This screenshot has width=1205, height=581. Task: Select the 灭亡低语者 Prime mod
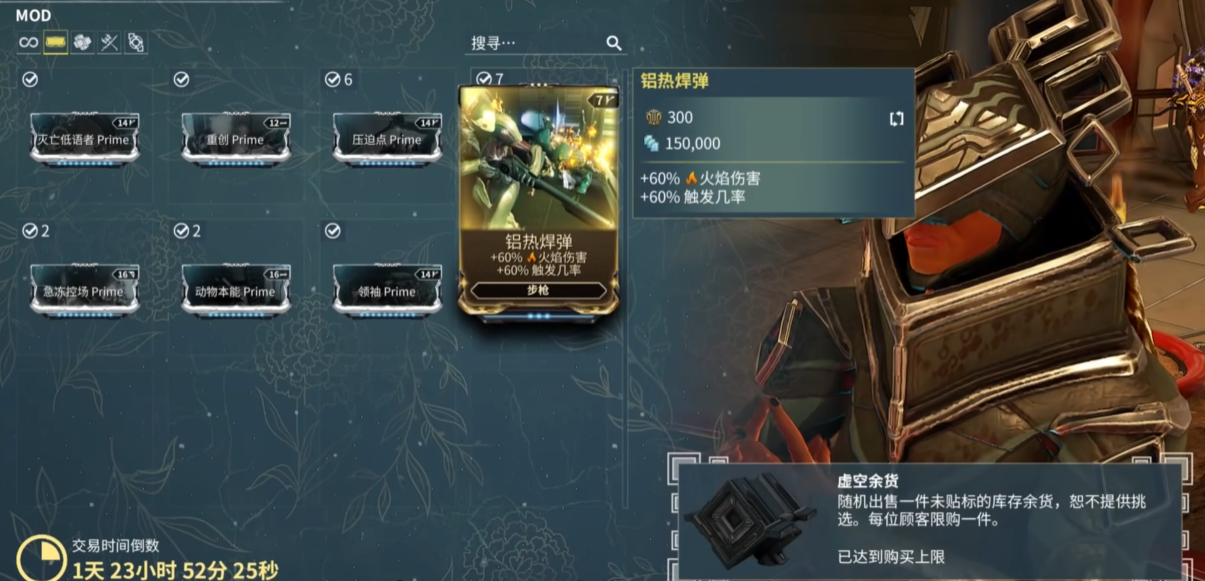click(84, 139)
